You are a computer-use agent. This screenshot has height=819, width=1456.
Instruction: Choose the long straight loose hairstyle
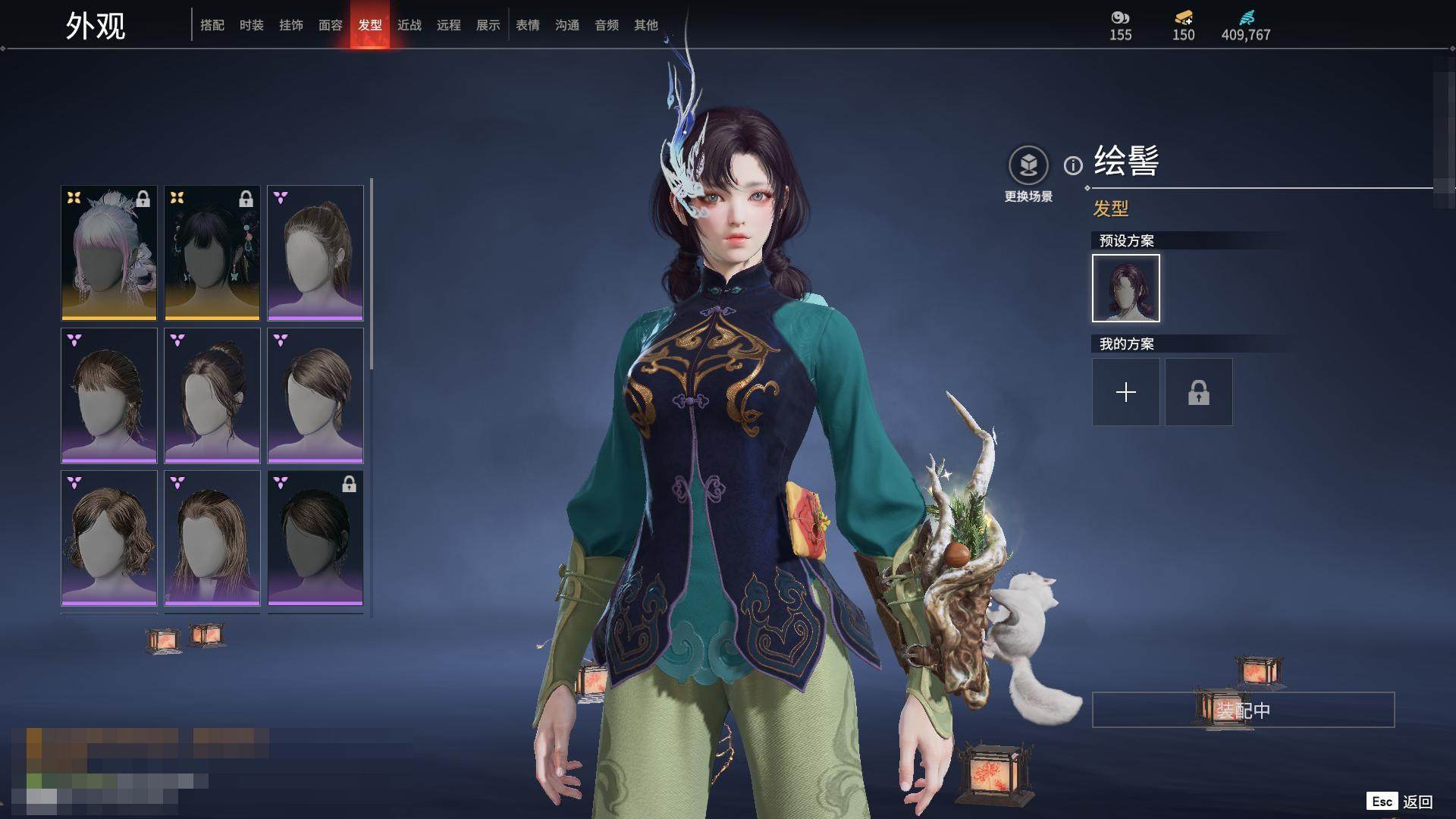[x=212, y=538]
